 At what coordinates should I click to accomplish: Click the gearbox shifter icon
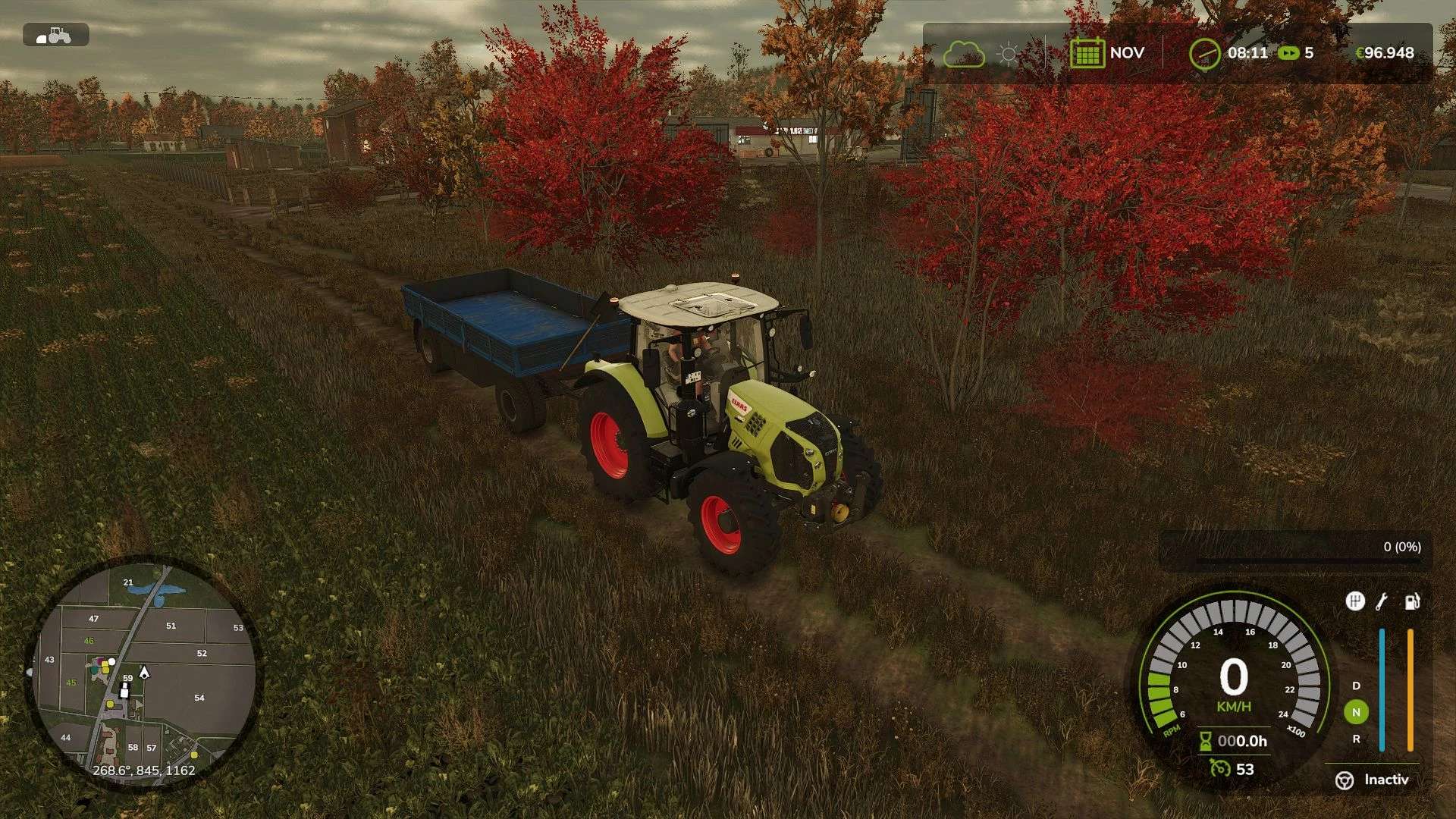coord(1354,601)
